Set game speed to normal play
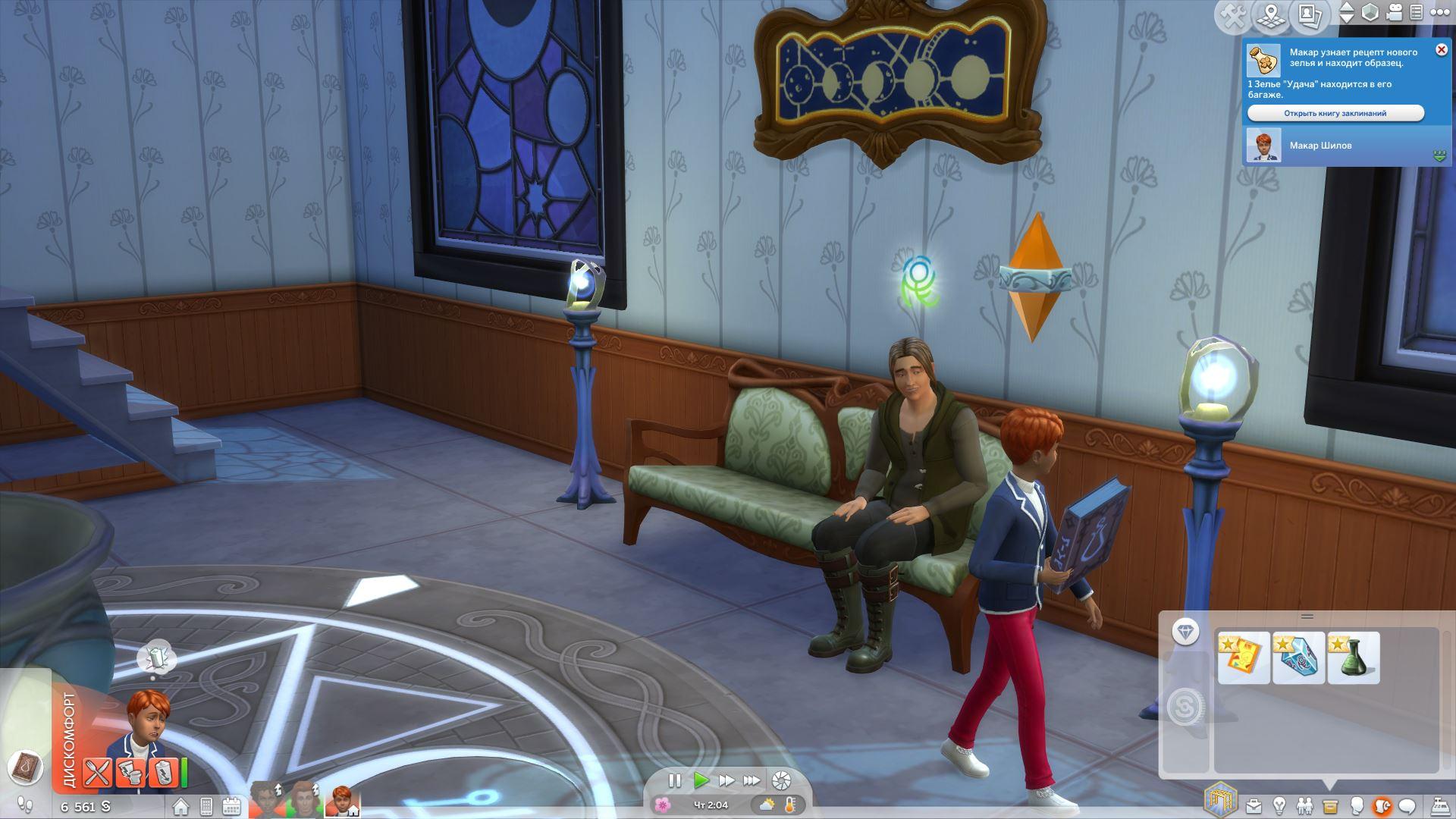The width and height of the screenshot is (1456, 819). tap(701, 780)
